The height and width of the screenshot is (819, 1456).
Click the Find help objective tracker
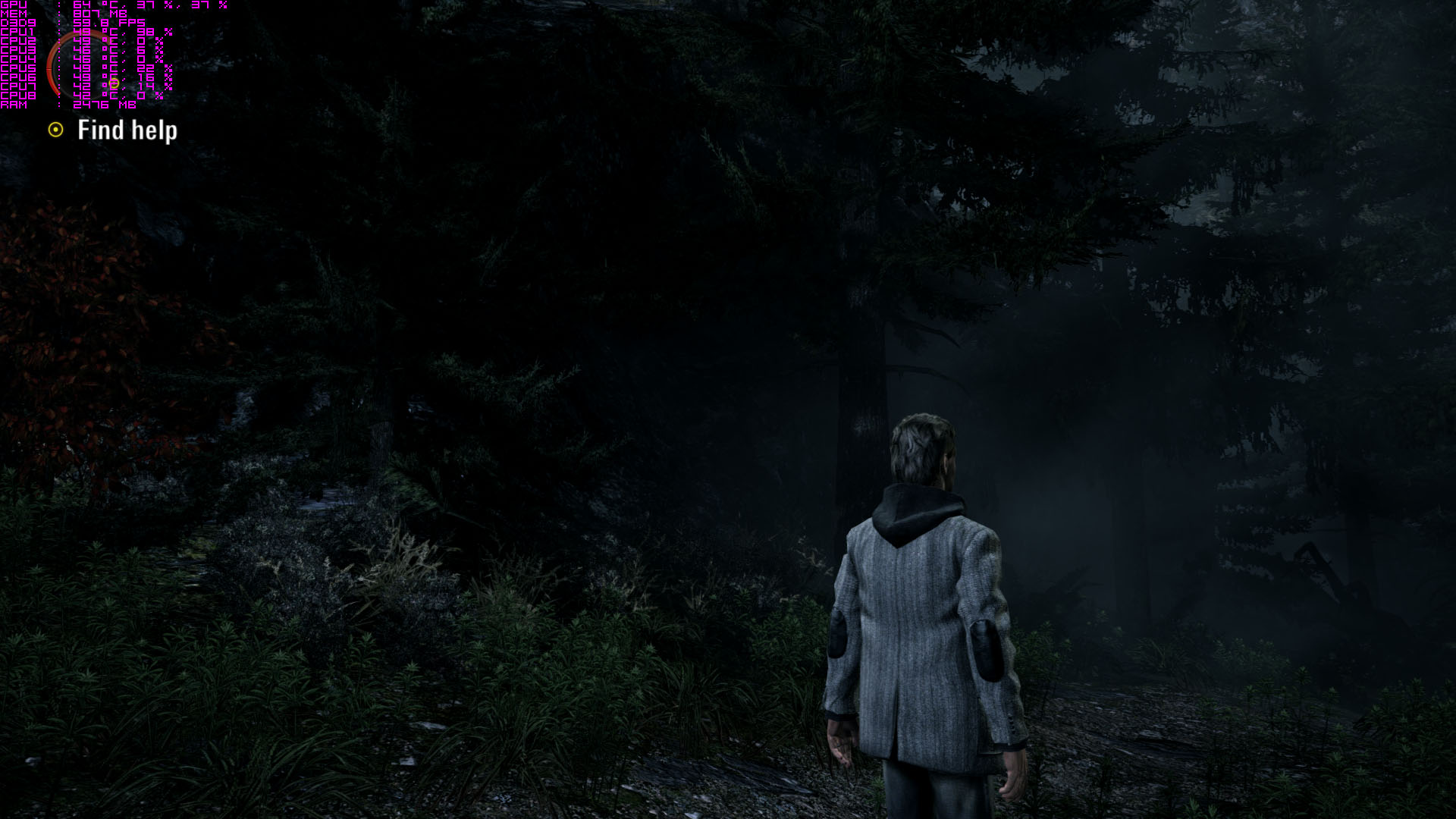[127, 130]
